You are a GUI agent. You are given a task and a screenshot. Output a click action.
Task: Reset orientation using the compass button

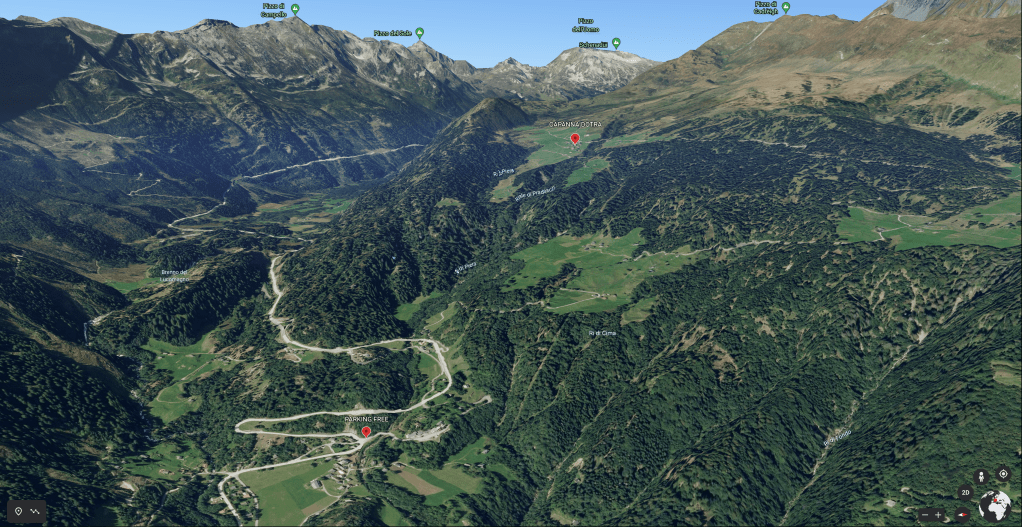962,514
